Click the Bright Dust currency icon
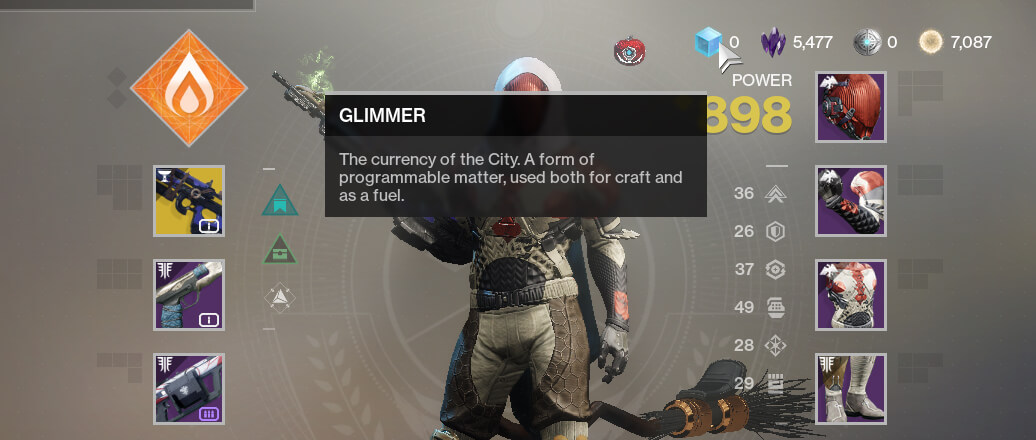 tap(932, 42)
